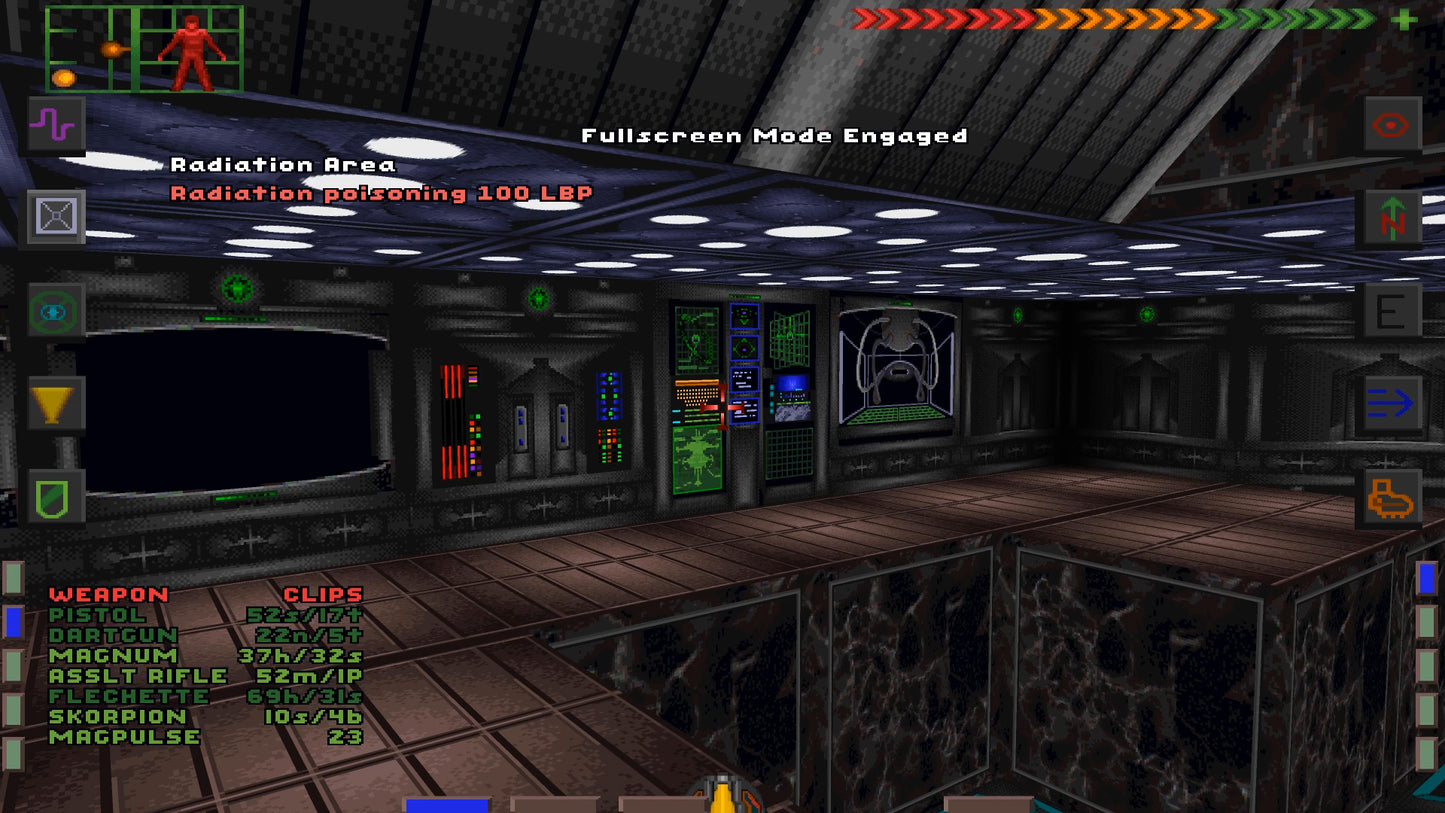1445x813 pixels.
Task: Activate the Sensaround multiview icon
Action: tap(55, 216)
